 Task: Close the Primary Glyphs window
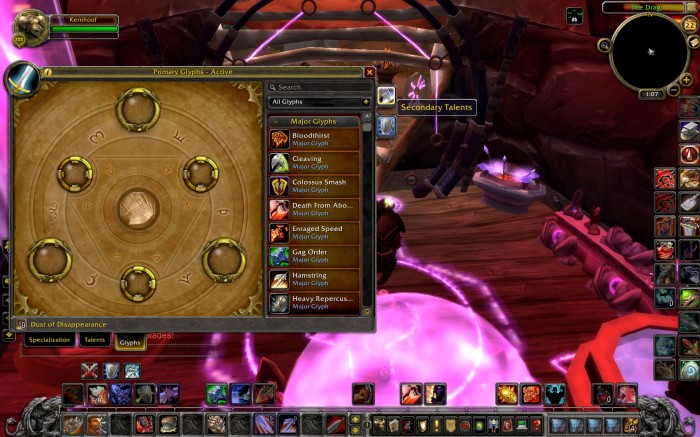tap(370, 72)
